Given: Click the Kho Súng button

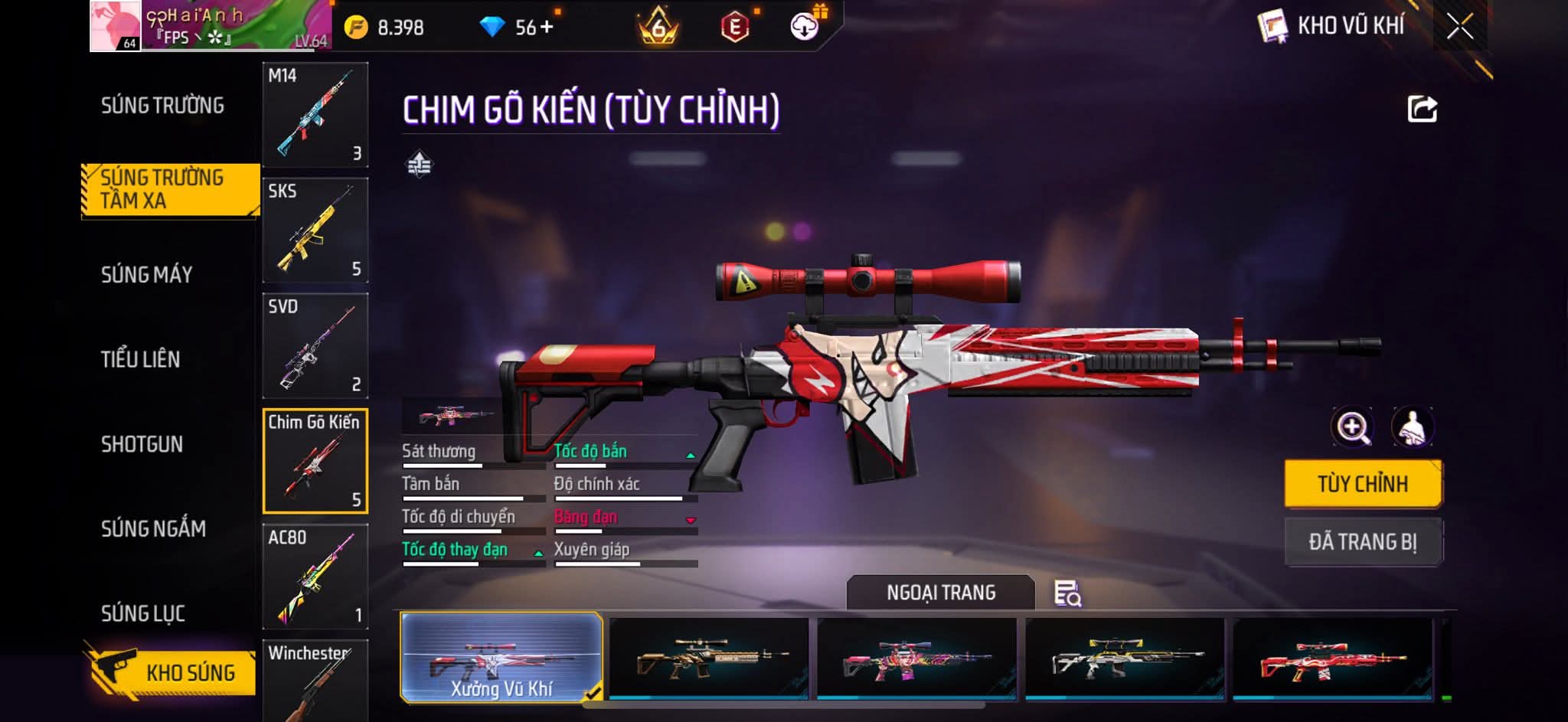Looking at the screenshot, I should coord(171,672).
